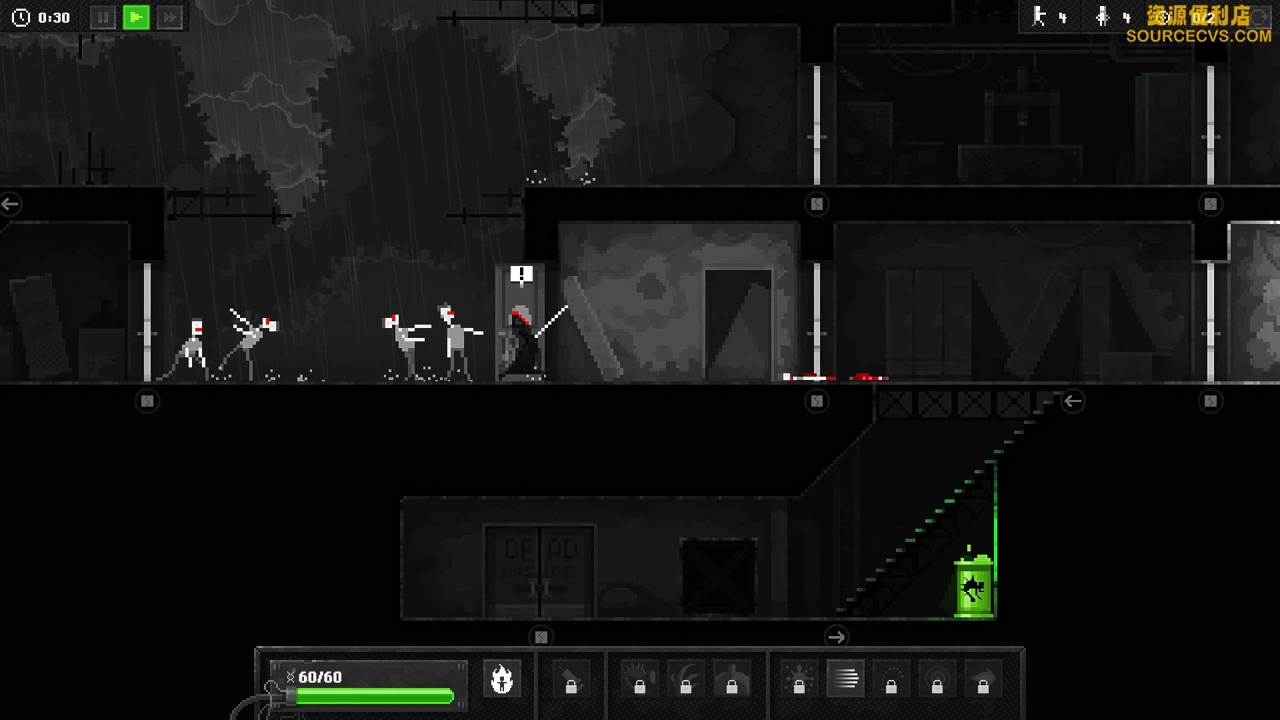Pause the game with the pause button

pyautogui.click(x=103, y=17)
